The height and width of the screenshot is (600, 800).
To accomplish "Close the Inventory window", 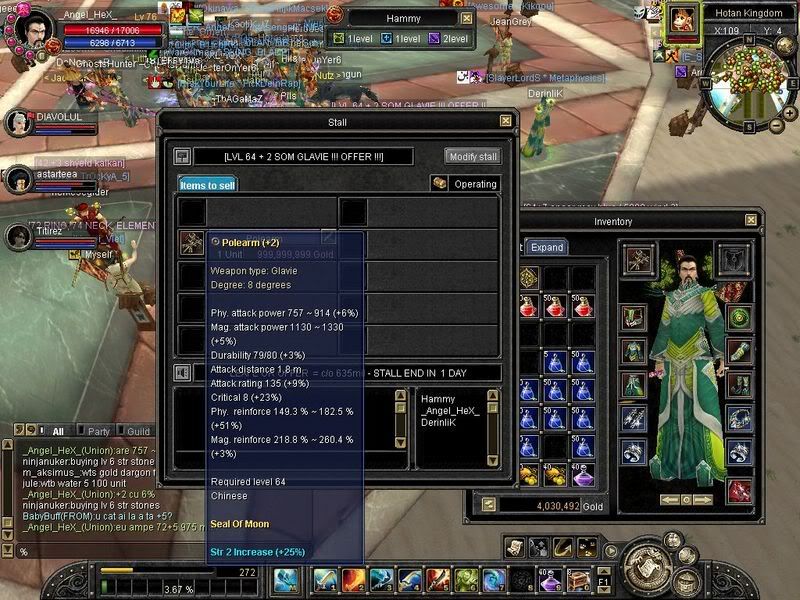I will click(751, 220).
